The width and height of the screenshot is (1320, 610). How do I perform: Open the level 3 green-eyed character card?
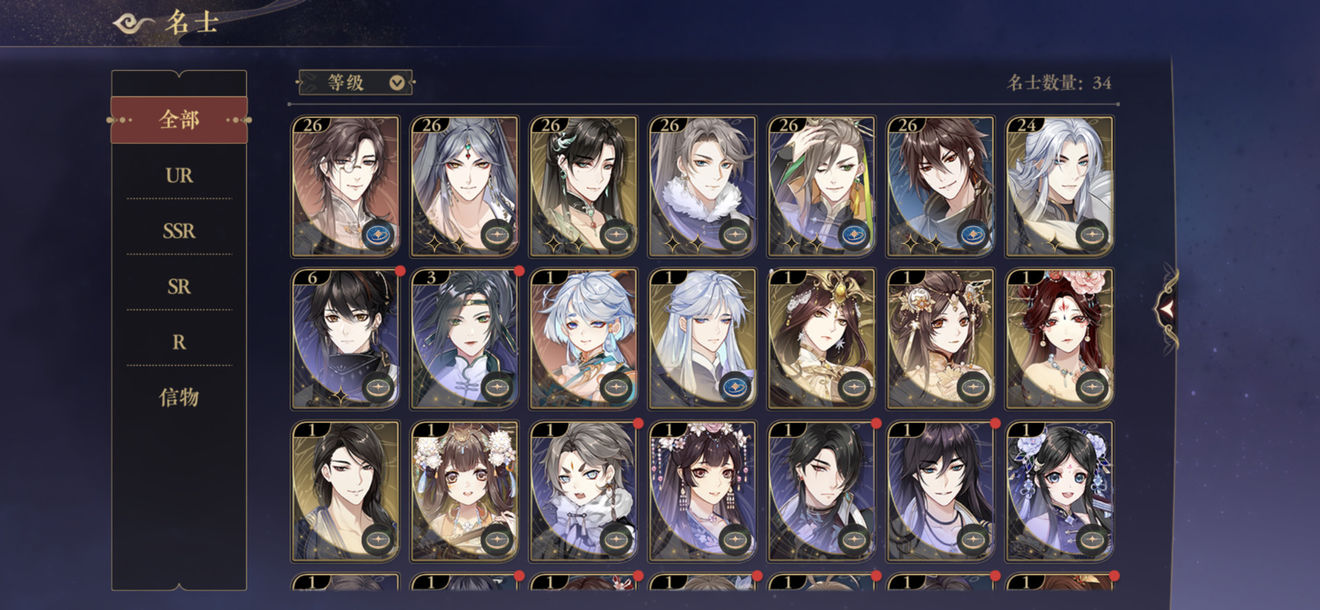(x=464, y=338)
